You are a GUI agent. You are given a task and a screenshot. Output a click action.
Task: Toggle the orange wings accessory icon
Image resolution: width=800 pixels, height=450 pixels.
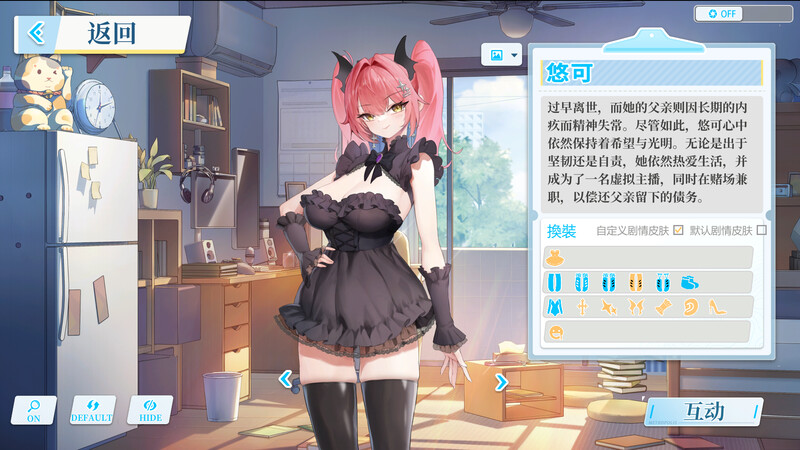click(635, 307)
